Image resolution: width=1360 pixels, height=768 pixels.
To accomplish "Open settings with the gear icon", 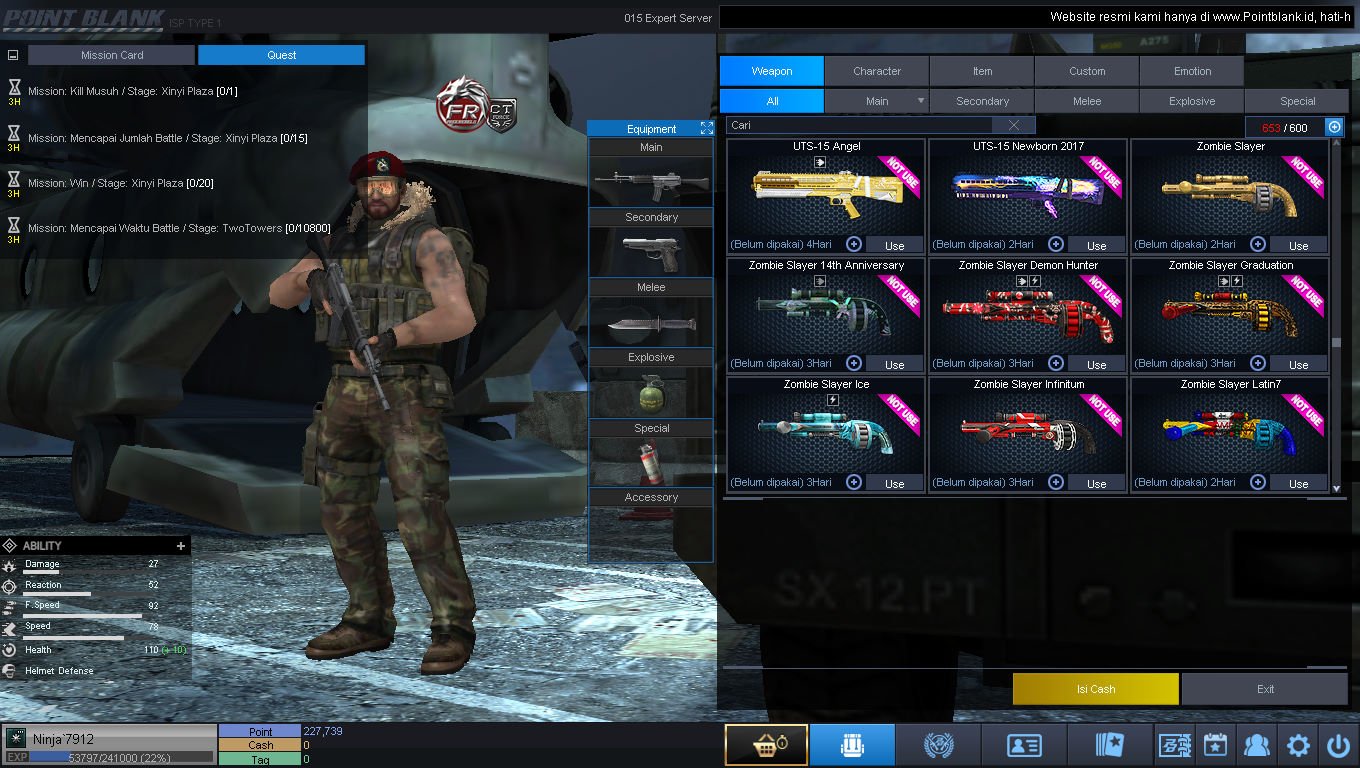I will click(x=1298, y=745).
